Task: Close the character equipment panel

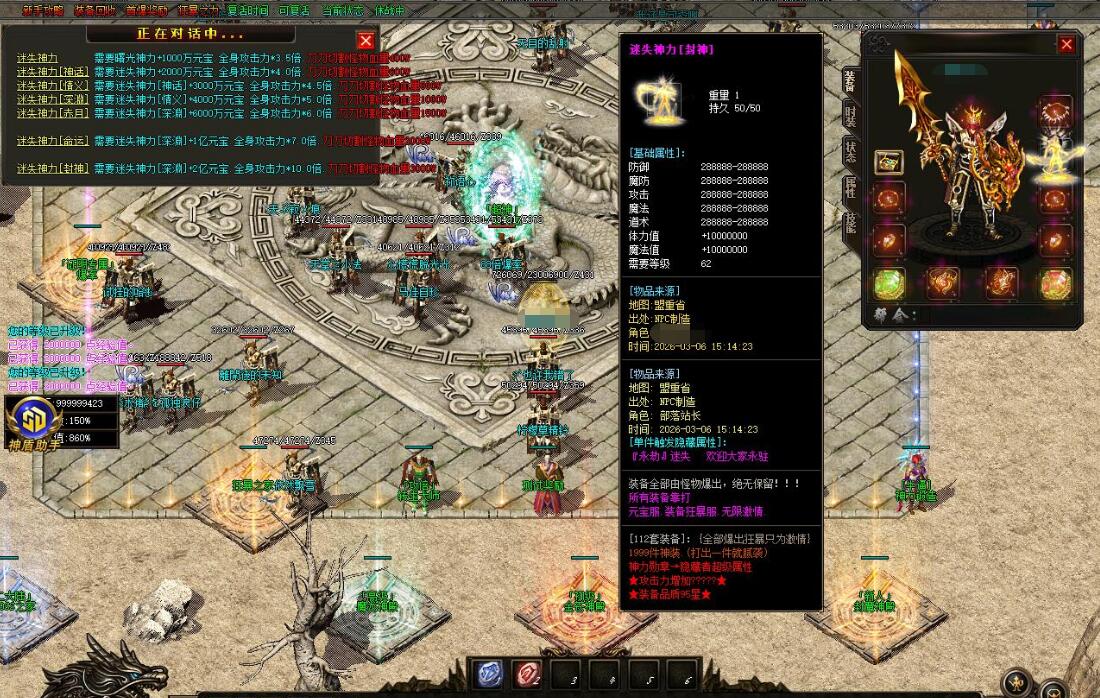Action: [1066, 44]
